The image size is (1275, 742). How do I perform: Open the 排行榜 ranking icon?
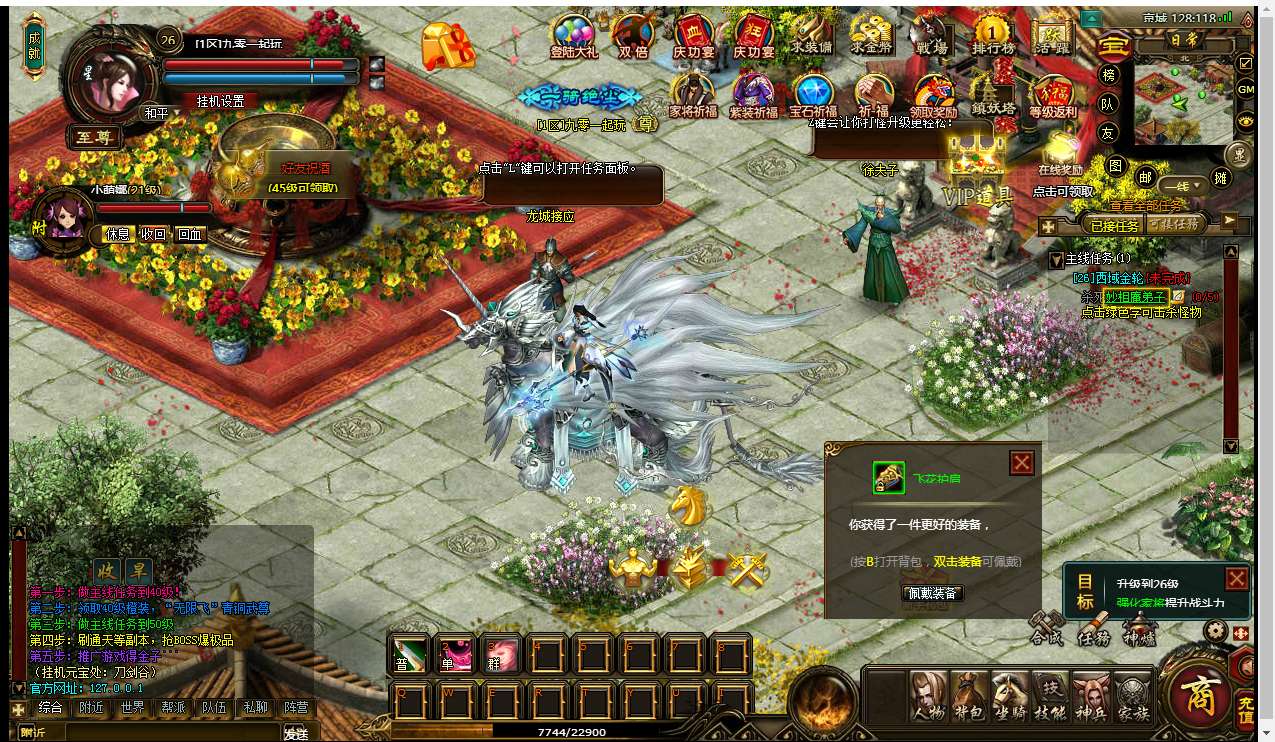coord(992,35)
